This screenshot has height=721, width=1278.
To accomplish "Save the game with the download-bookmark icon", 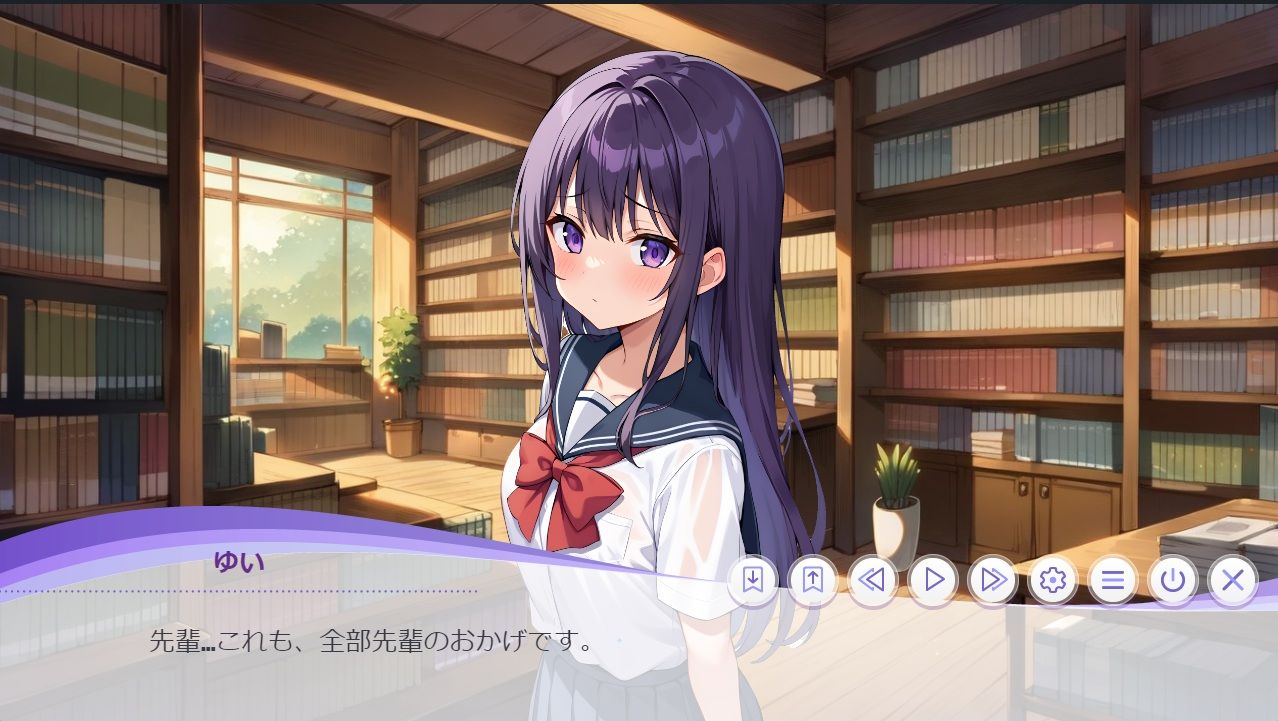I will point(752,580).
